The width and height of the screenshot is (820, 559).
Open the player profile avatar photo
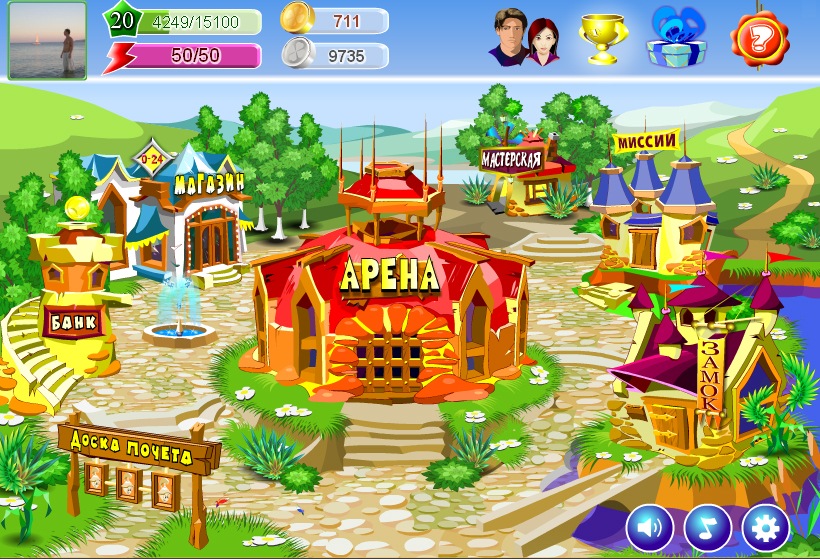47,40
